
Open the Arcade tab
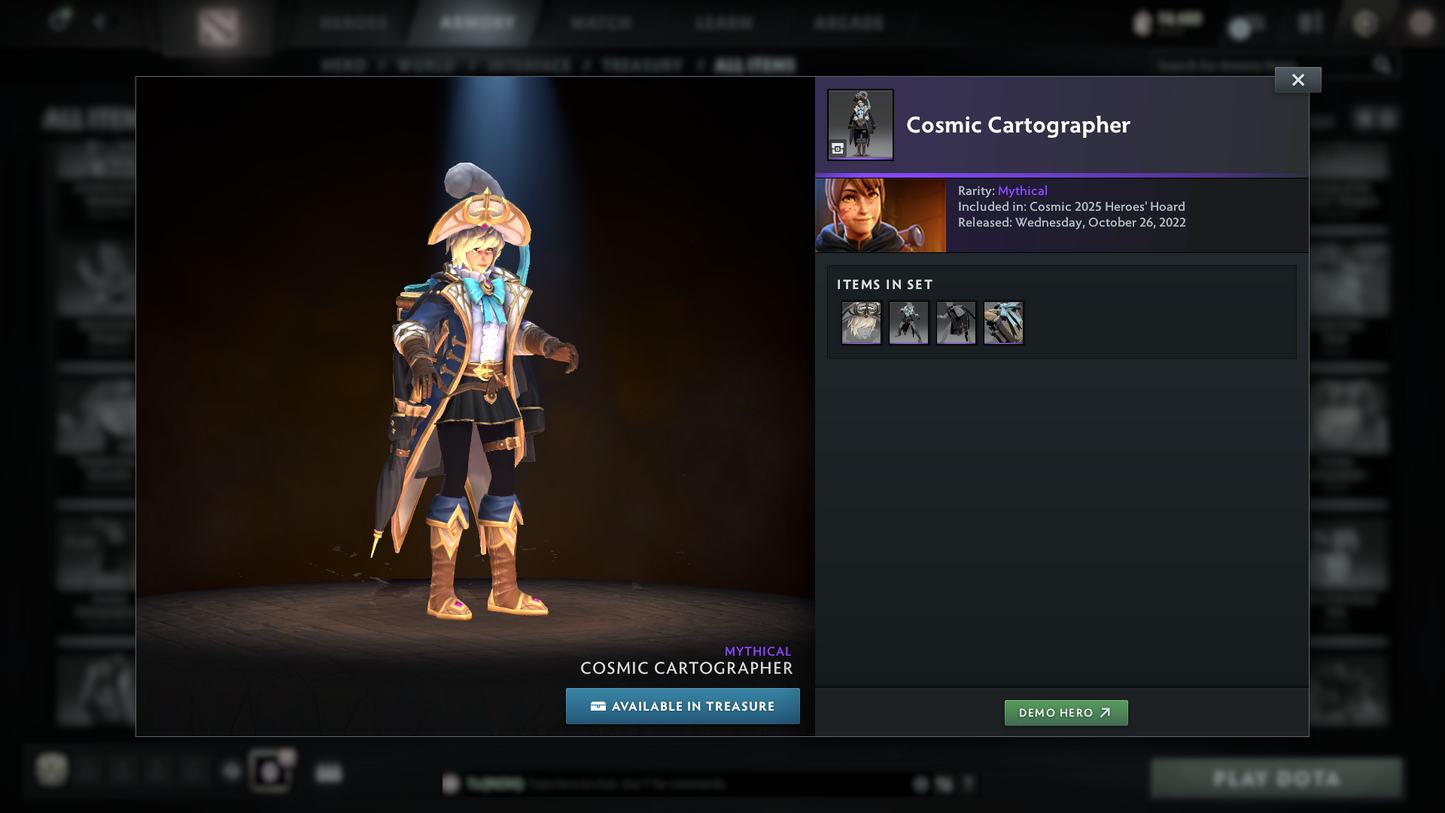click(x=847, y=22)
